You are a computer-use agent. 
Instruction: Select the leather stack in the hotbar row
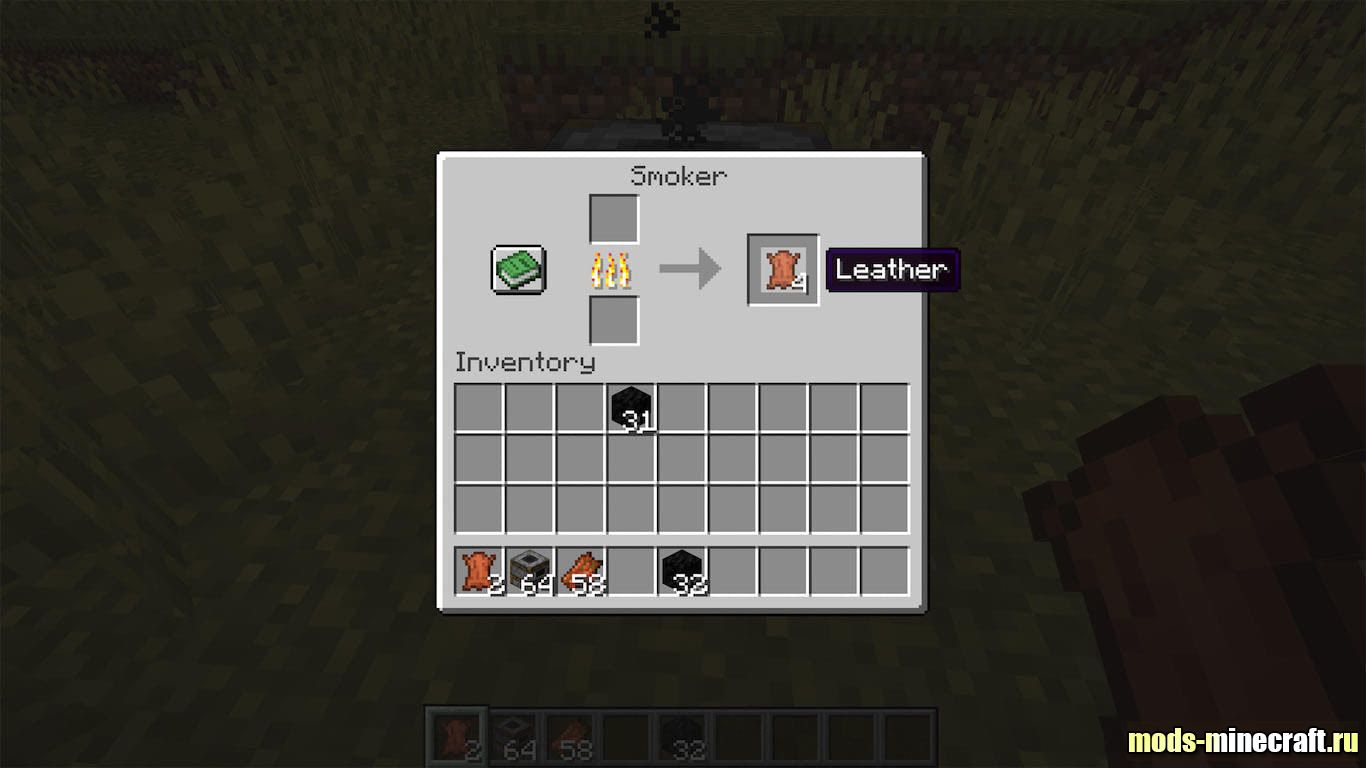click(480, 571)
